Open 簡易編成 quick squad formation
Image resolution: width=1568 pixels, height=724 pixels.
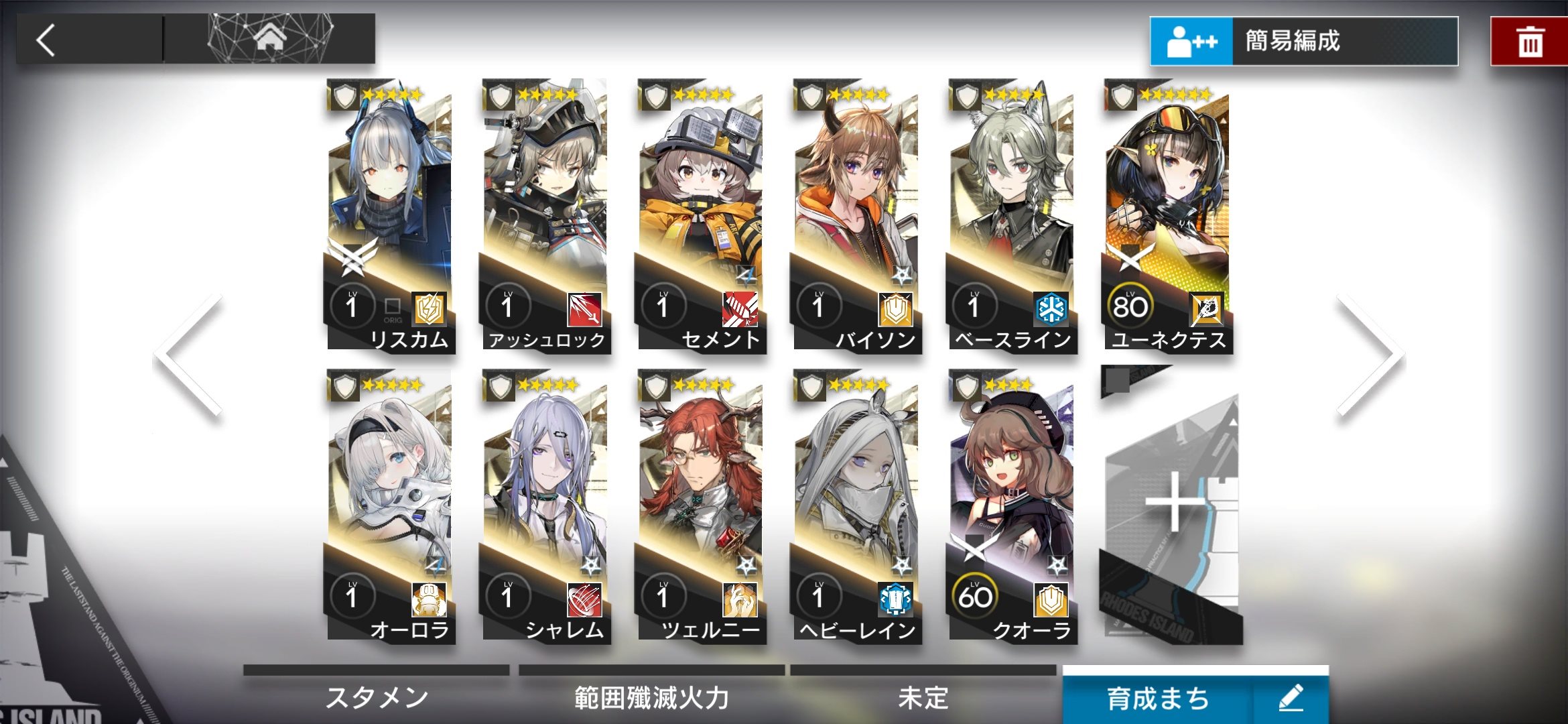coord(1303,42)
